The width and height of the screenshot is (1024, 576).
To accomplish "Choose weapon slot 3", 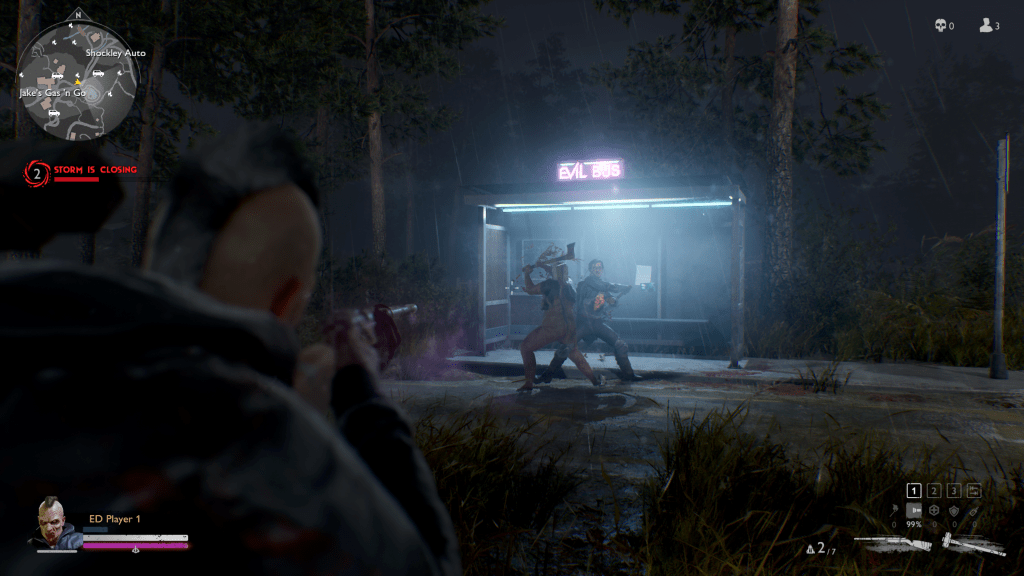I will (954, 491).
